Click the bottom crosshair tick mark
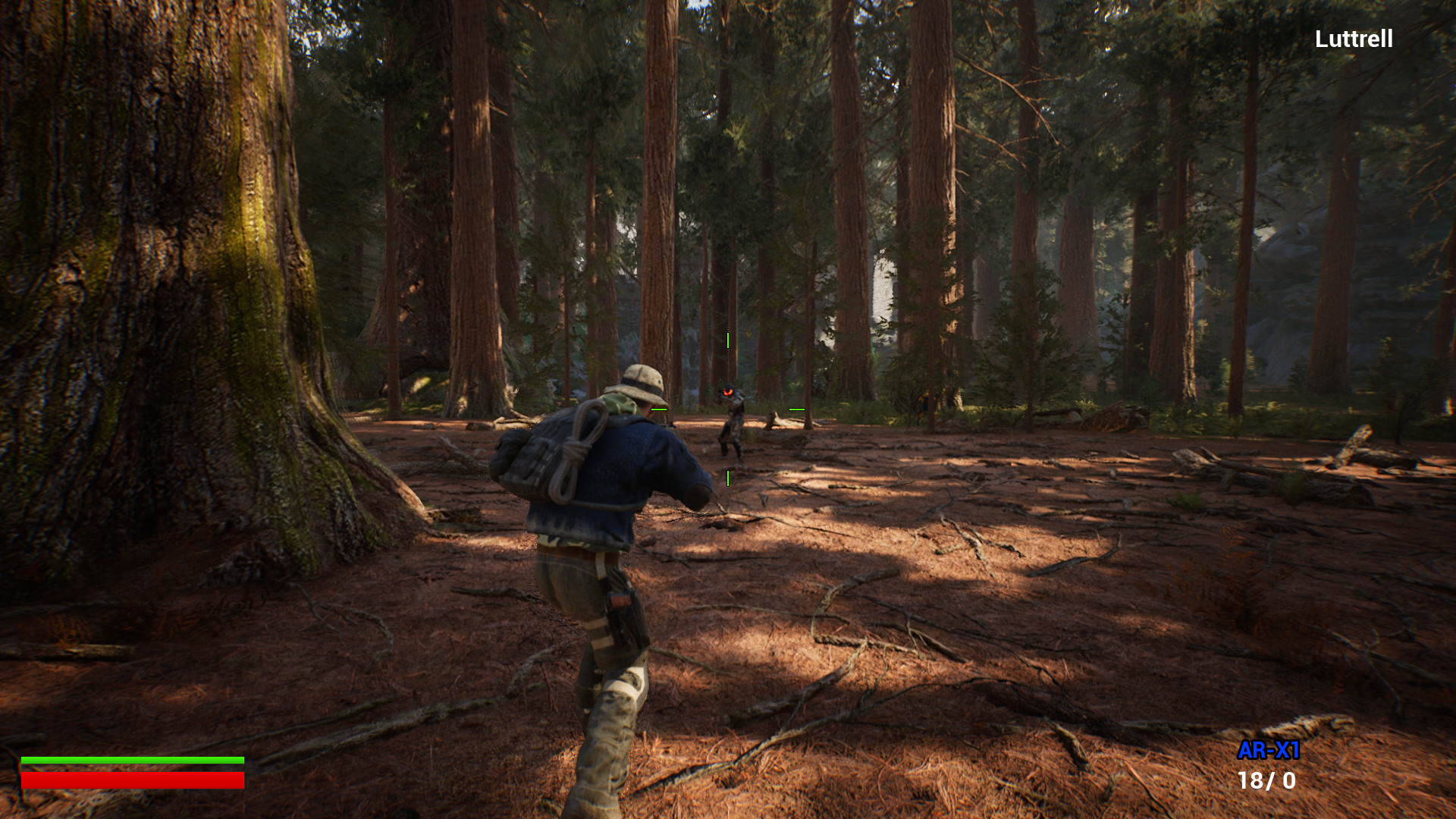The width and height of the screenshot is (1456, 819). click(727, 477)
